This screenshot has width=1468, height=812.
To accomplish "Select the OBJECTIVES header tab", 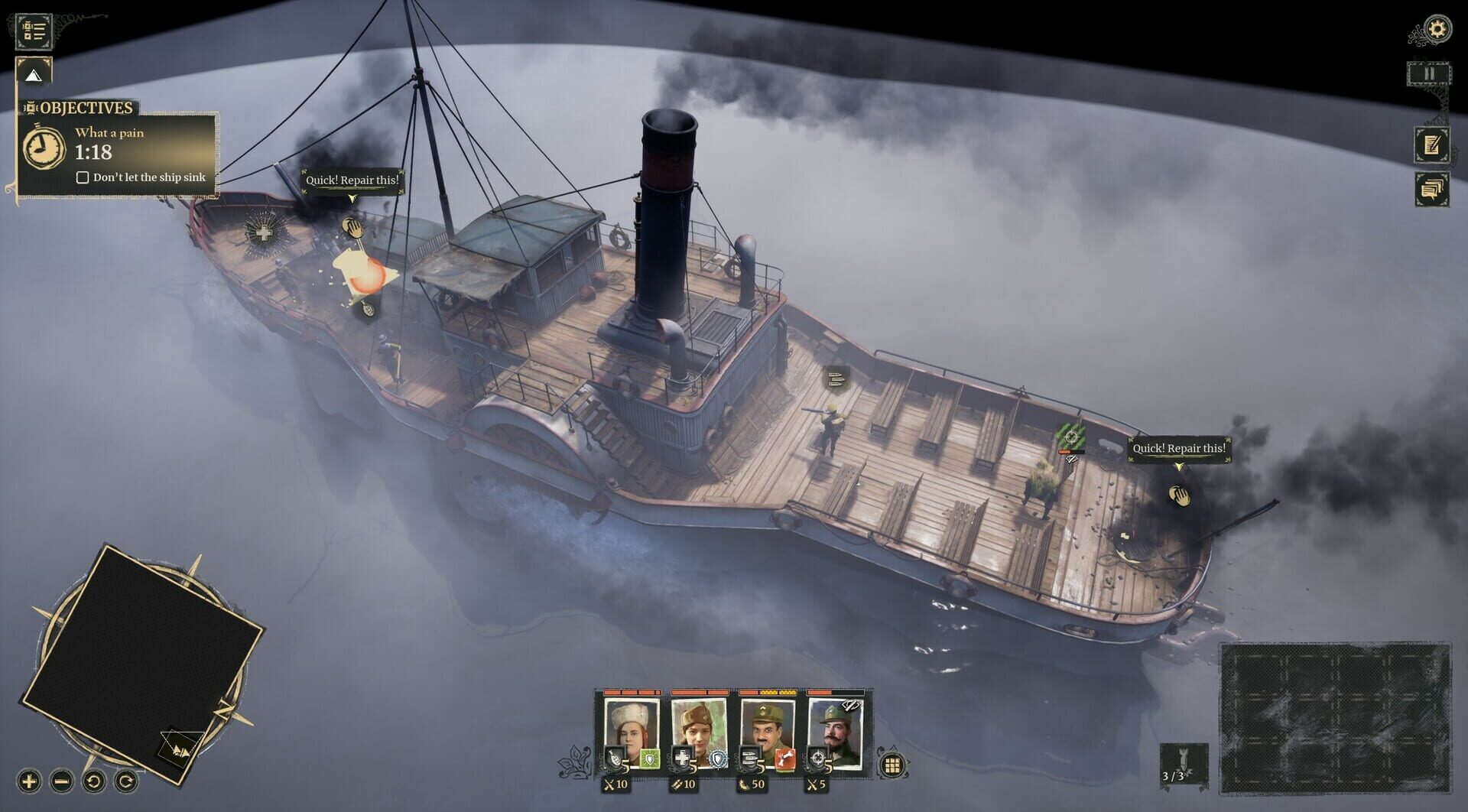I will tap(86, 109).
